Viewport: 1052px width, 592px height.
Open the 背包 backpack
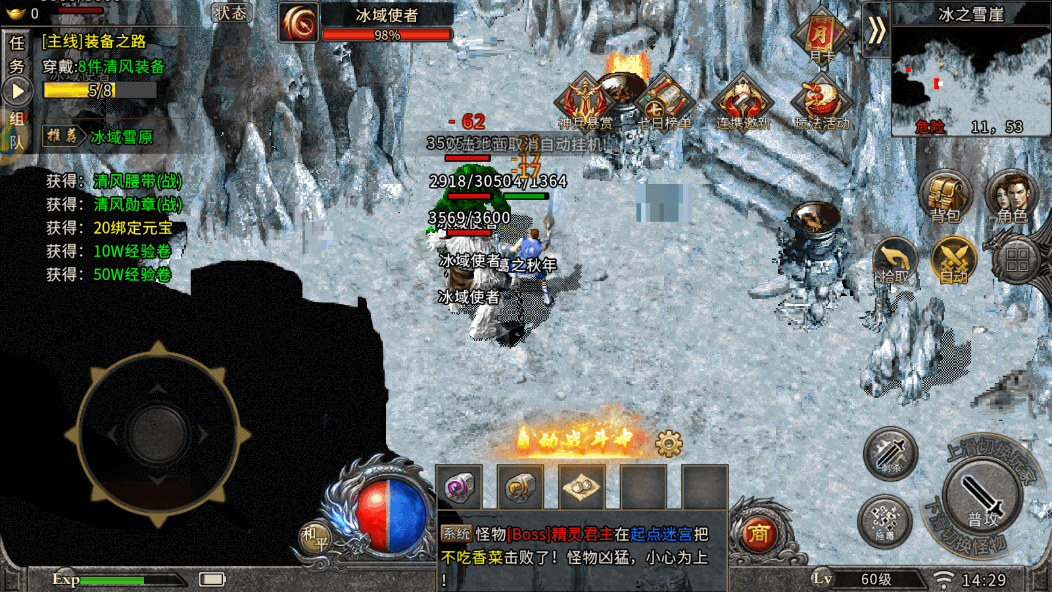click(x=945, y=197)
